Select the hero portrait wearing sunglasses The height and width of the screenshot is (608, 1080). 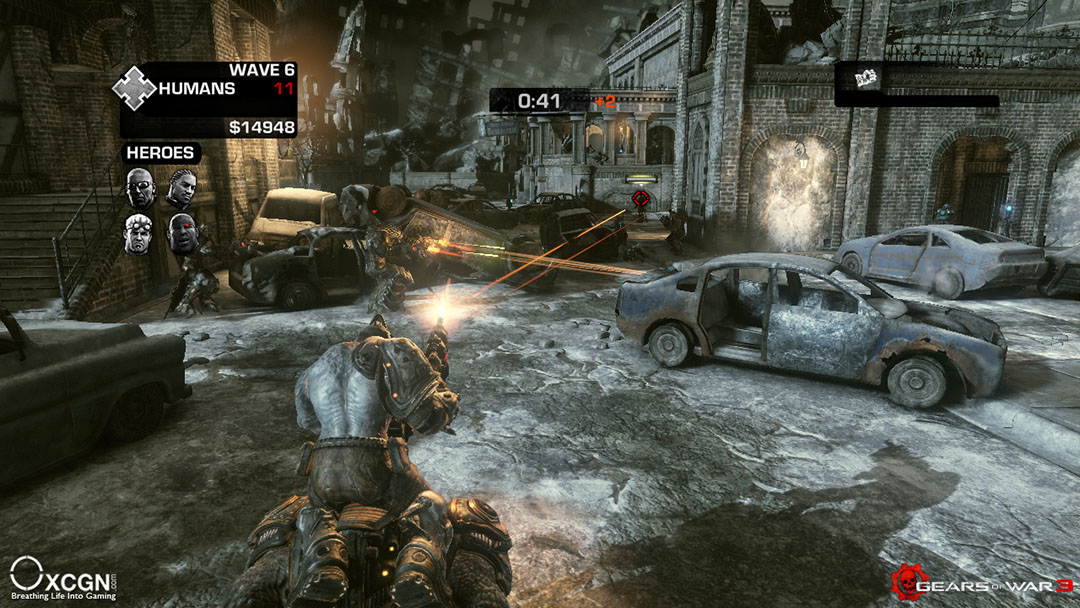pos(140,188)
